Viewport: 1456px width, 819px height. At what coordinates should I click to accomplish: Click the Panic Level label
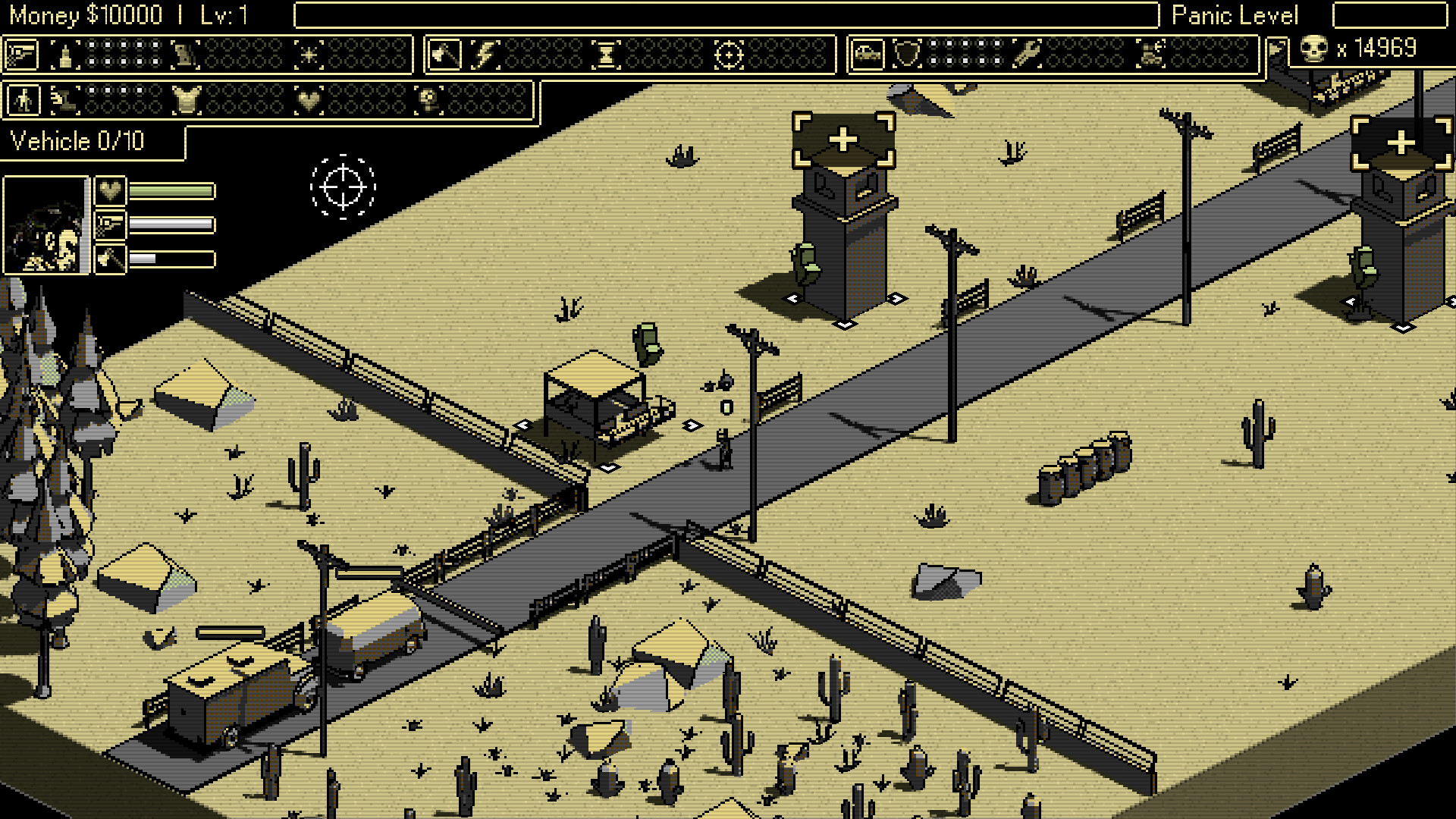pos(1236,15)
